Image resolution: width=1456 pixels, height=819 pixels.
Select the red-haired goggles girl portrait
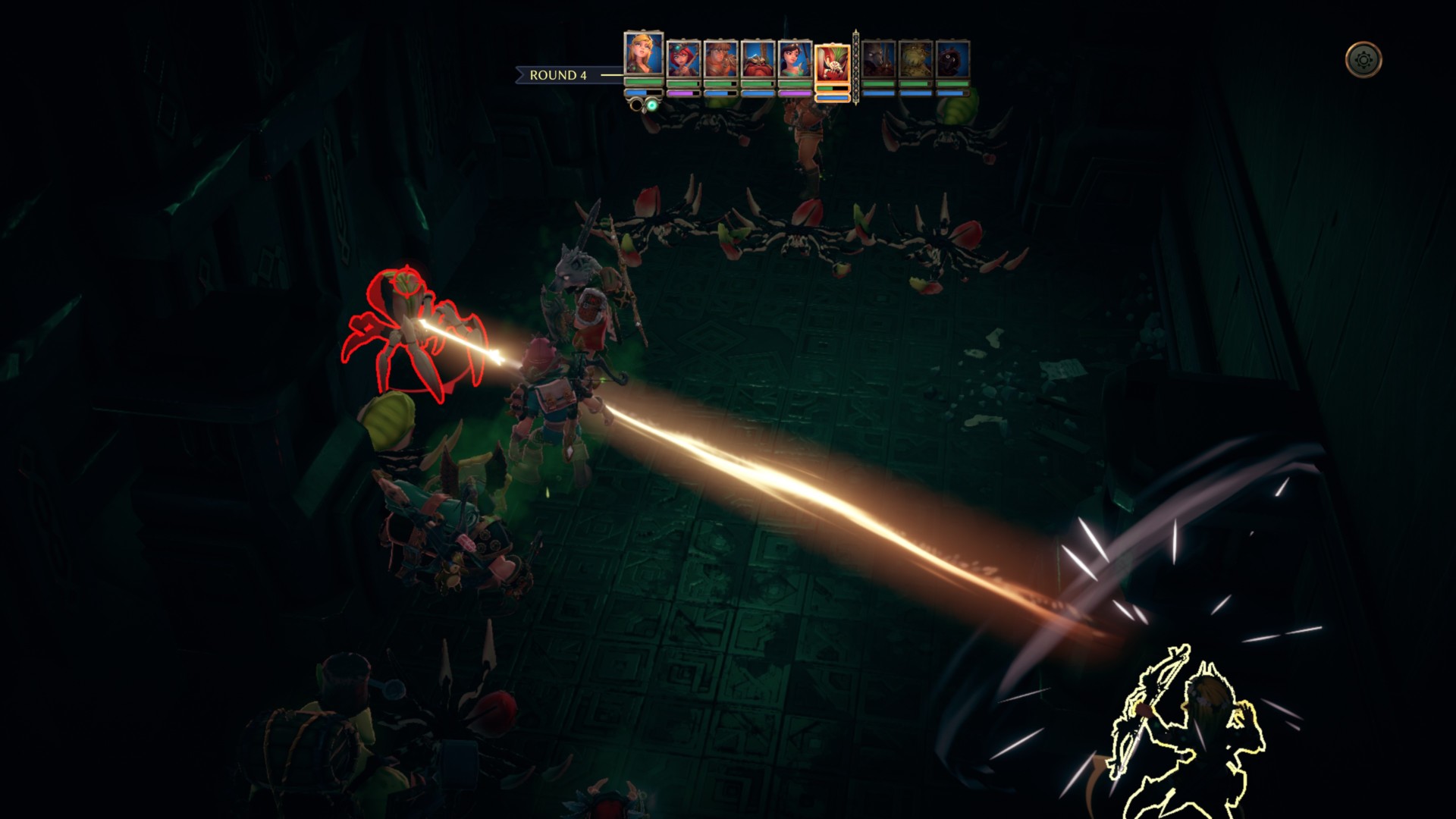tap(683, 59)
